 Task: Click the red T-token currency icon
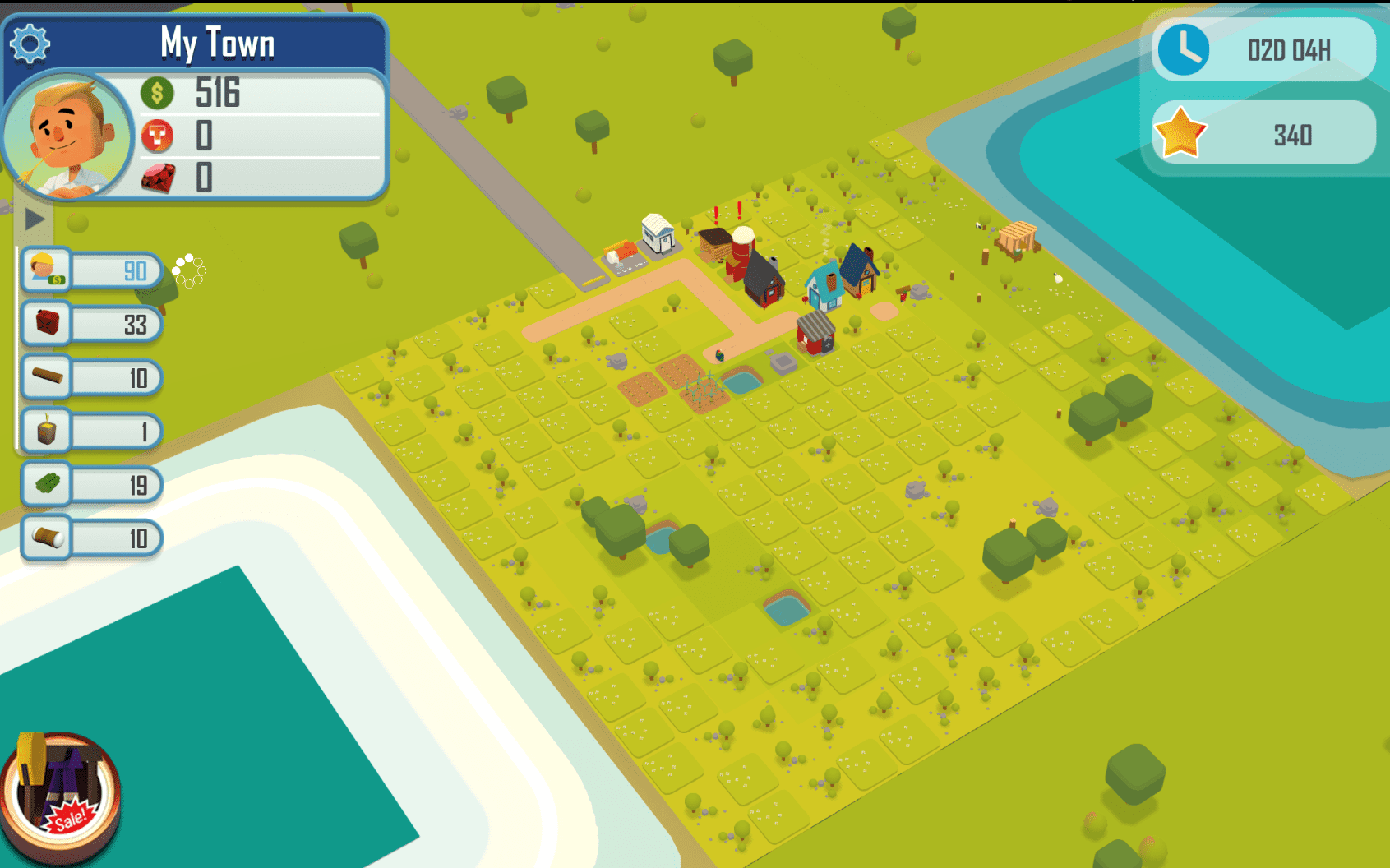coord(158,136)
